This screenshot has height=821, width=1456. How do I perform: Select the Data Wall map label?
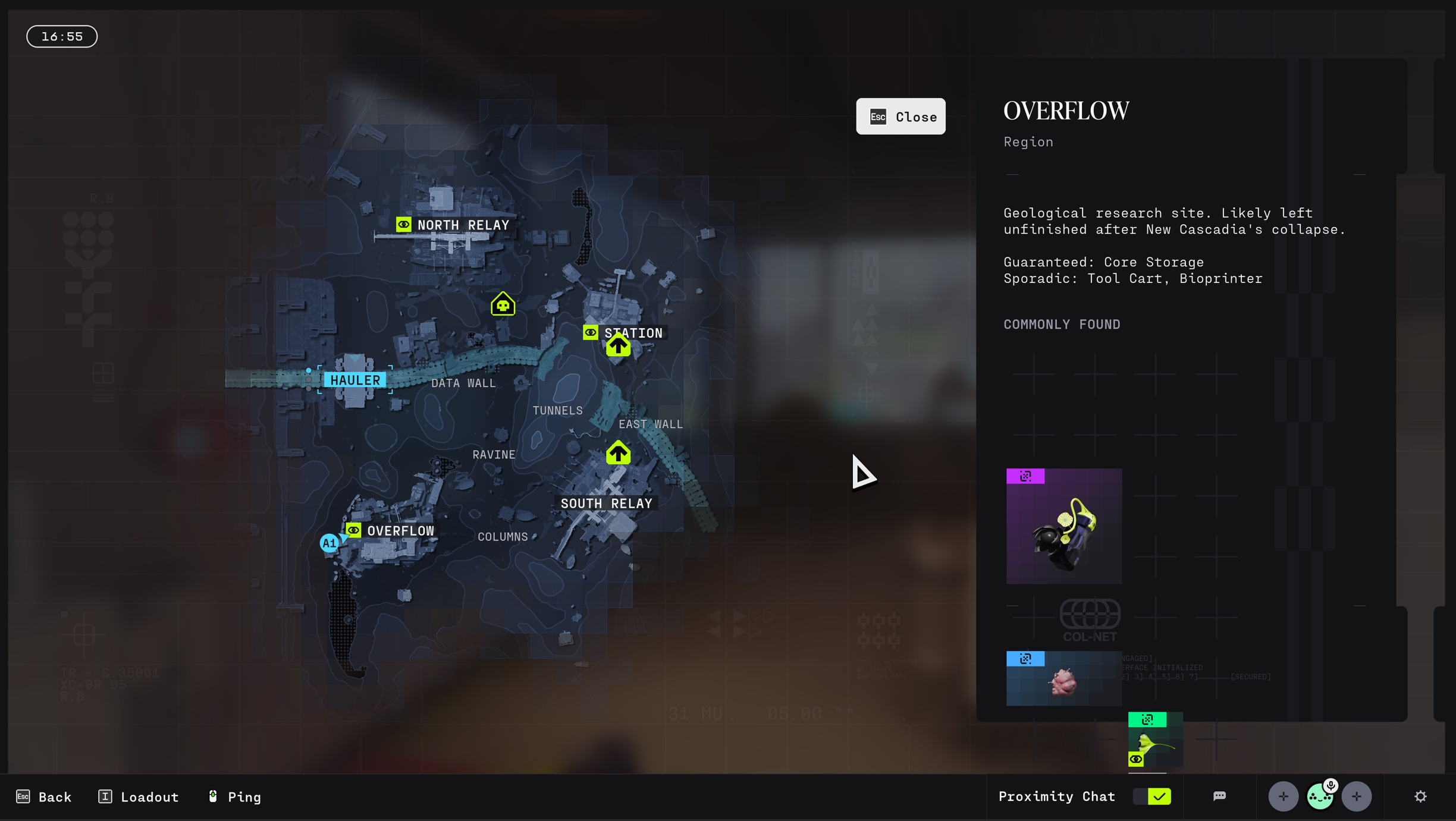[463, 383]
